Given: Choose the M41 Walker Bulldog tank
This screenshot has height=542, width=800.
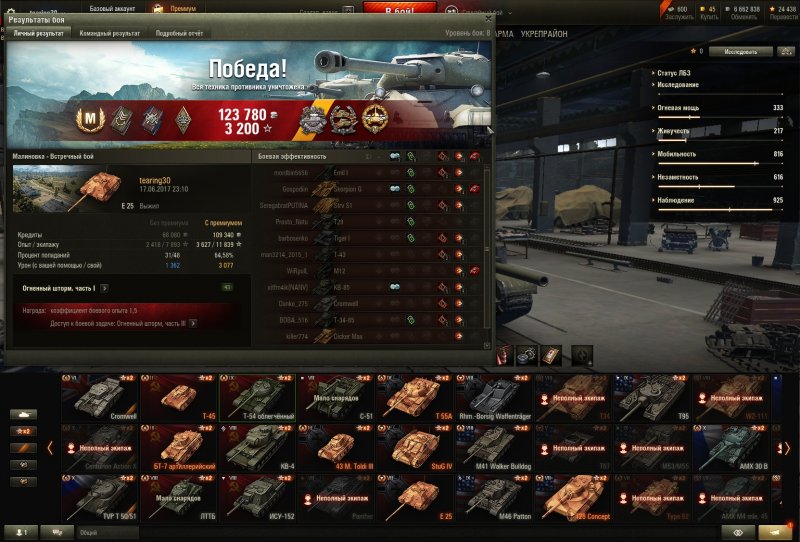Looking at the screenshot, I should pyautogui.click(x=493, y=448).
